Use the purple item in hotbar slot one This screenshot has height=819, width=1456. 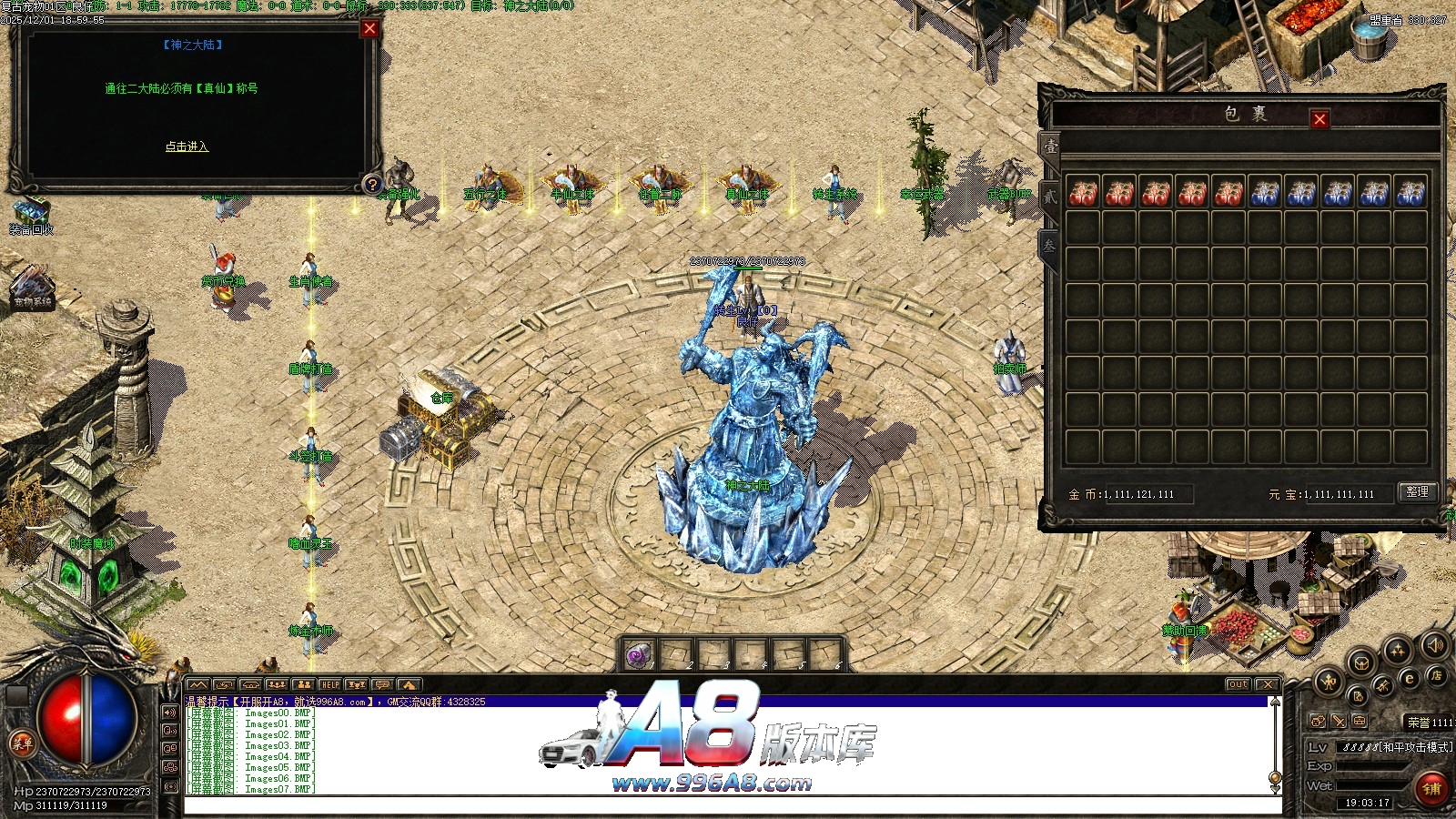pyautogui.click(x=639, y=654)
